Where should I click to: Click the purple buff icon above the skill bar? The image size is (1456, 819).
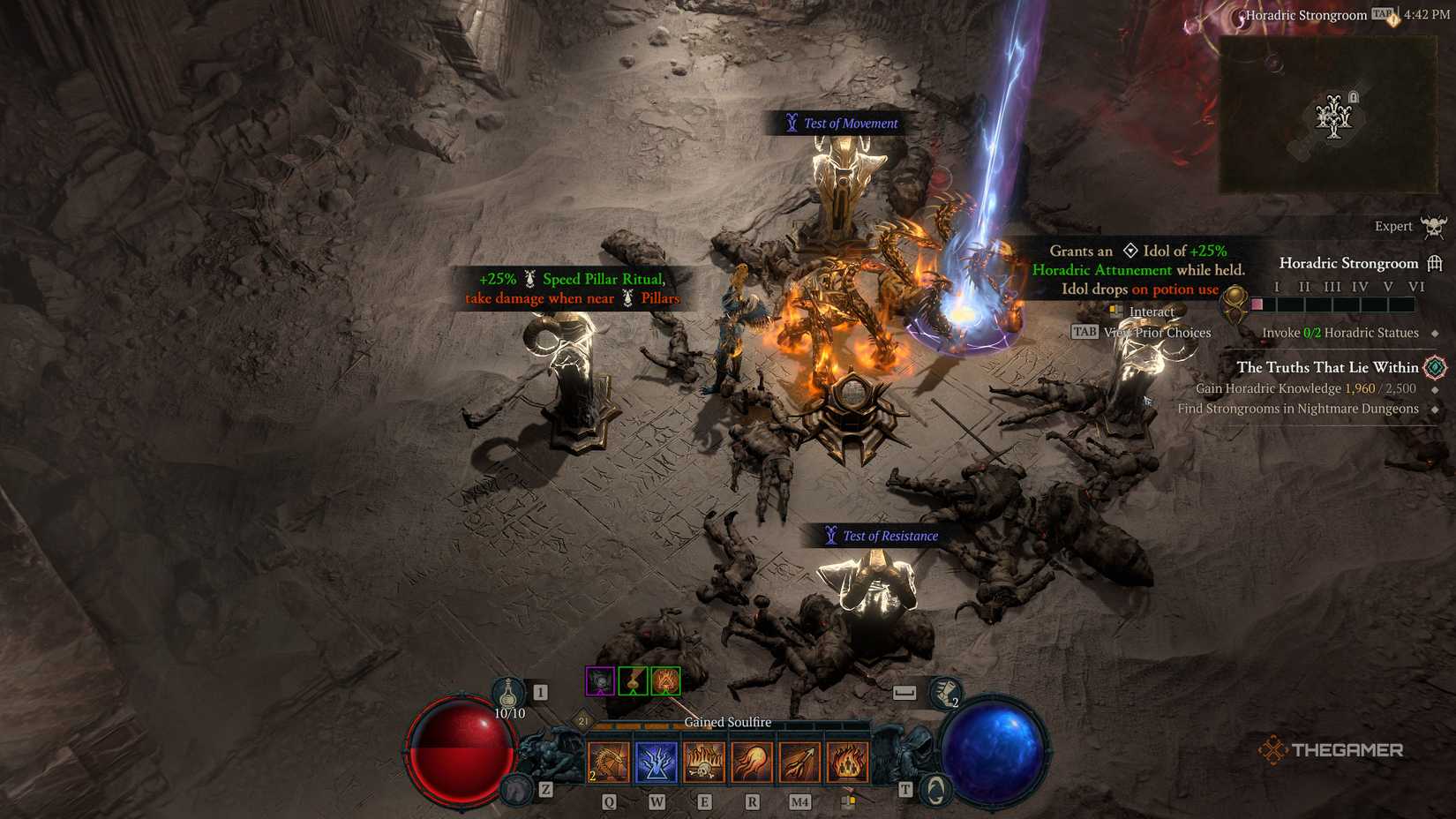[x=602, y=681]
